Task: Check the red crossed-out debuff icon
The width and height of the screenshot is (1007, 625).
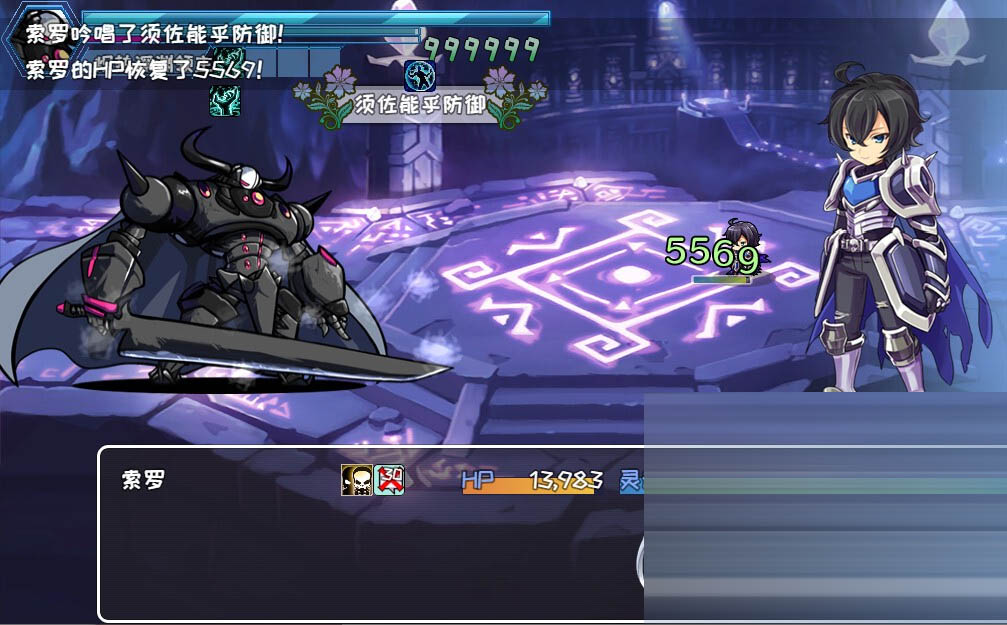Action: 389,480
